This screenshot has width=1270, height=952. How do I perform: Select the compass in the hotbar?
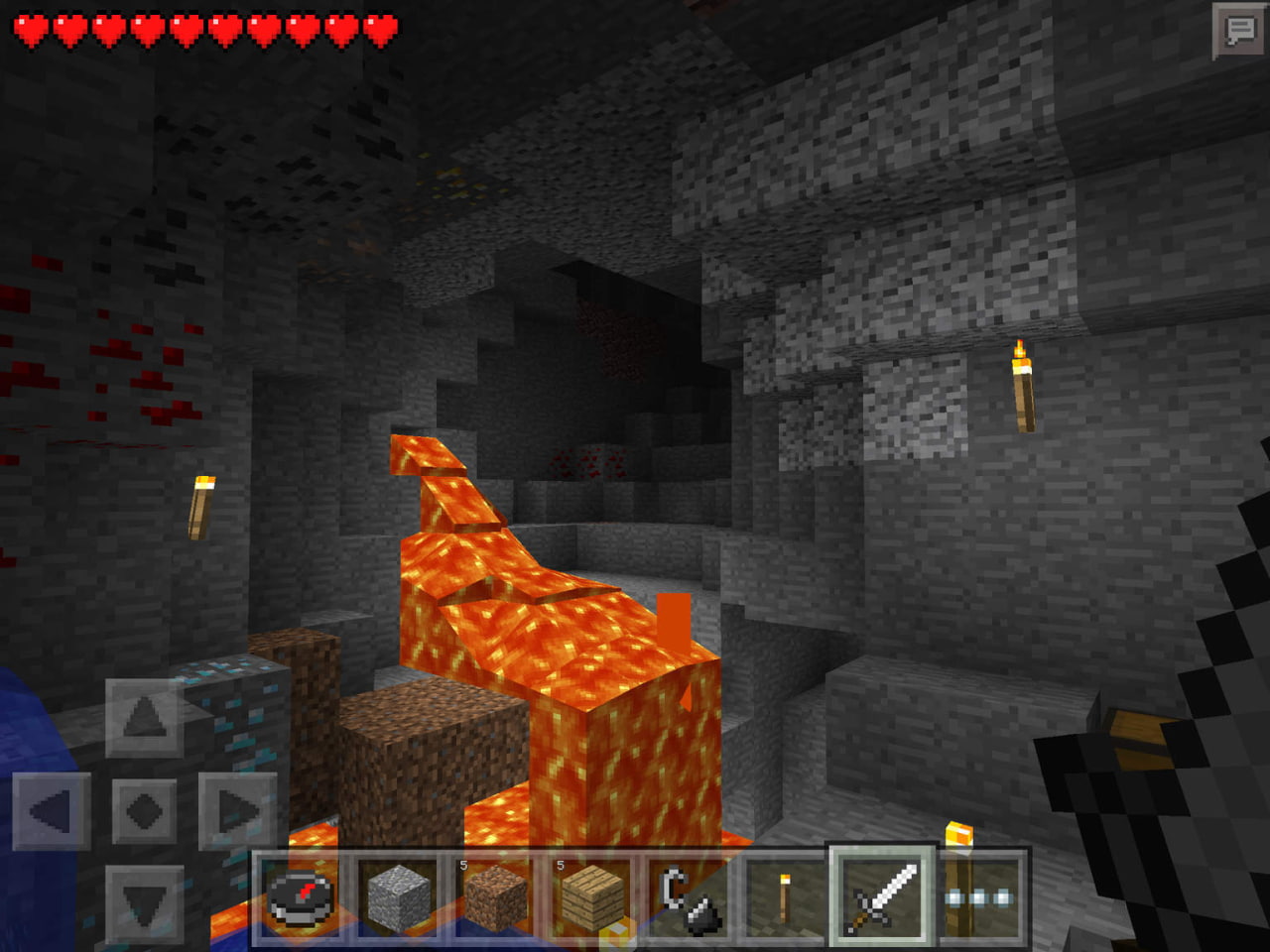[x=301, y=897]
